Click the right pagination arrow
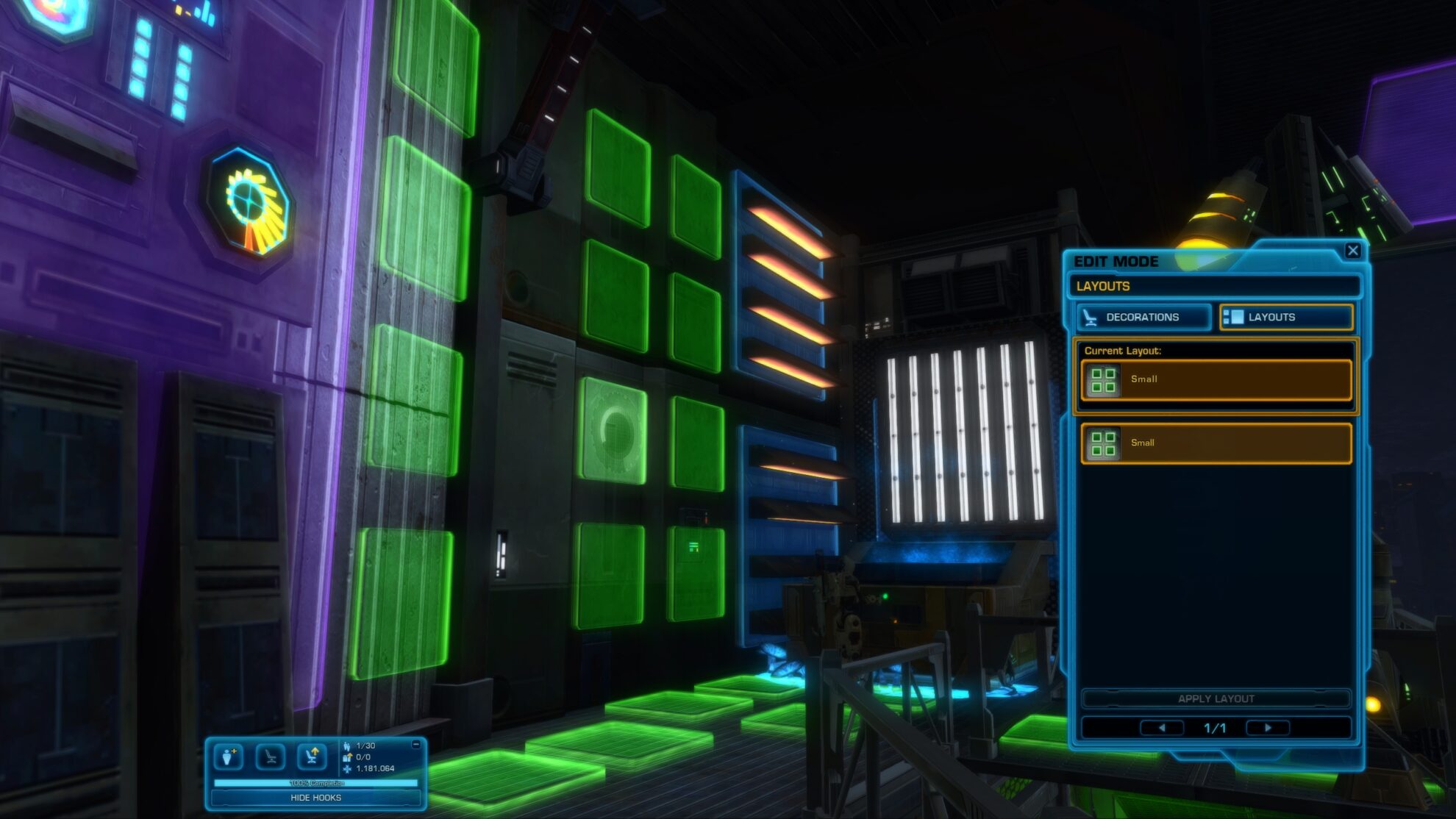 [1267, 727]
